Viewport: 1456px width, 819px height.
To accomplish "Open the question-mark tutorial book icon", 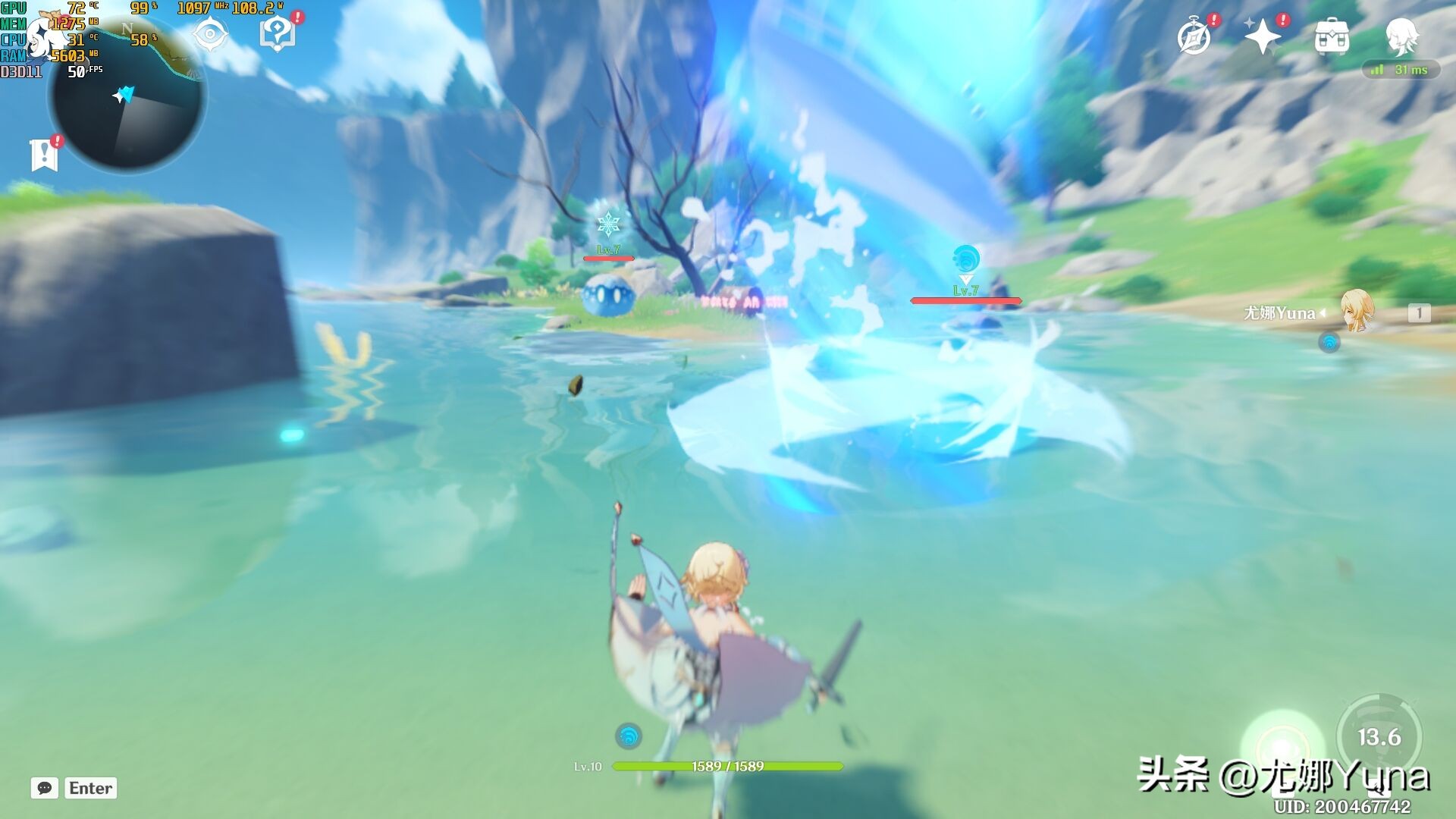I will pyautogui.click(x=278, y=34).
